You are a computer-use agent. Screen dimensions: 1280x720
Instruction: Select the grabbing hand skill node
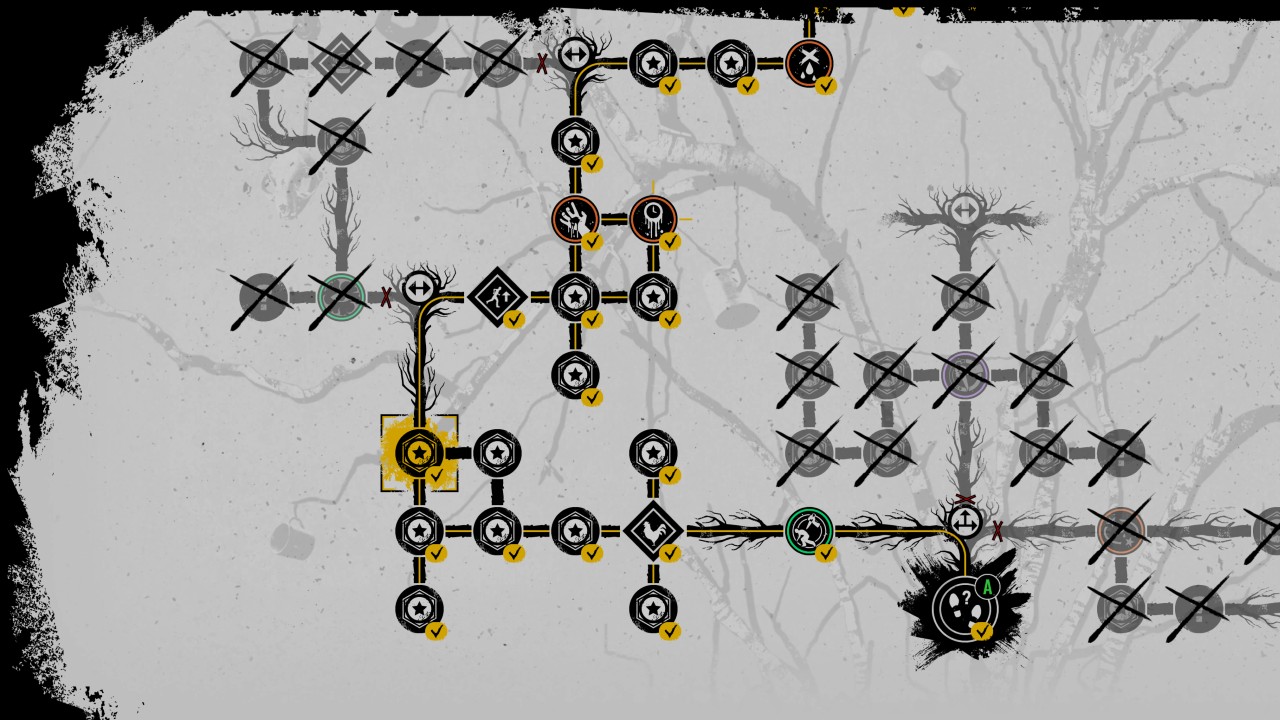(x=574, y=218)
